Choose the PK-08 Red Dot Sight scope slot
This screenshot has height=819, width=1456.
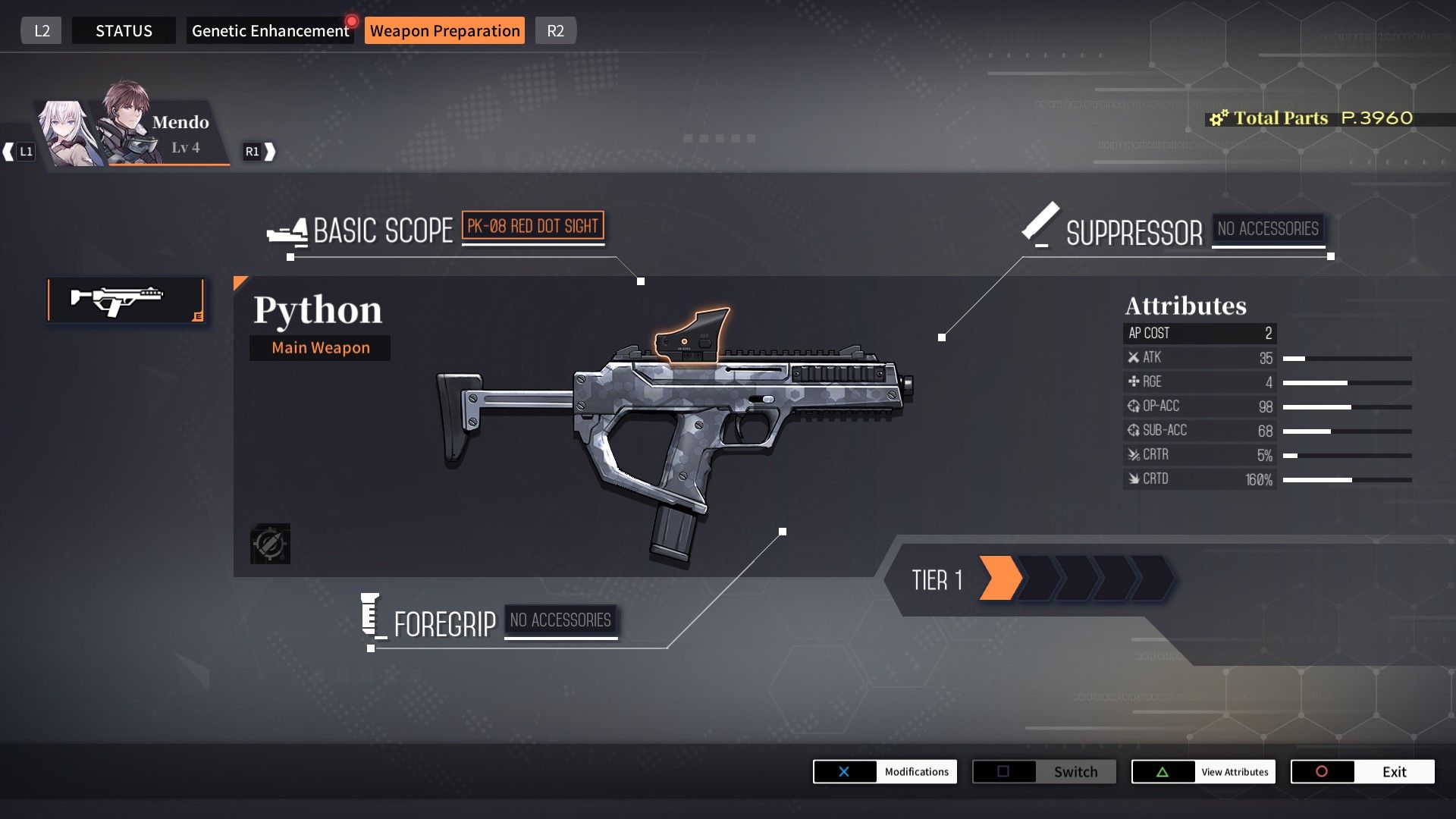[x=532, y=226]
